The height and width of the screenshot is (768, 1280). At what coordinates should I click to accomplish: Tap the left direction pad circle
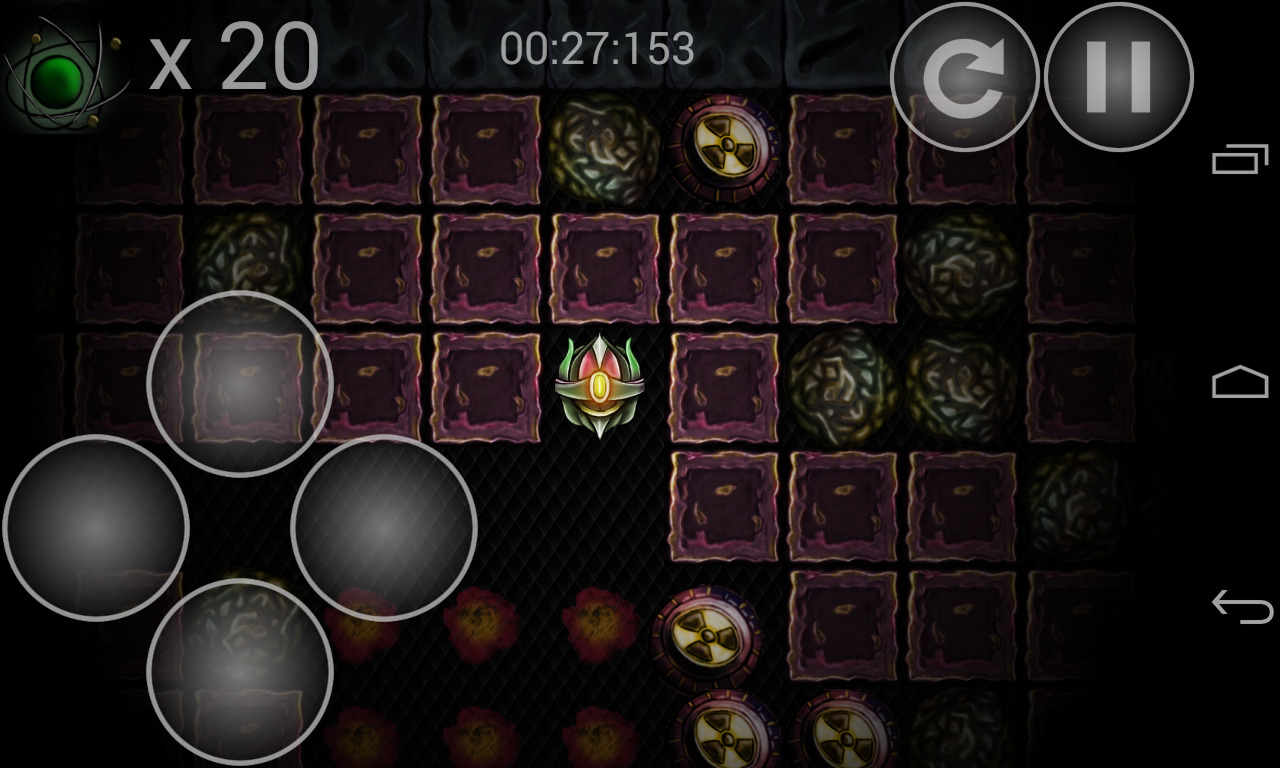point(96,528)
